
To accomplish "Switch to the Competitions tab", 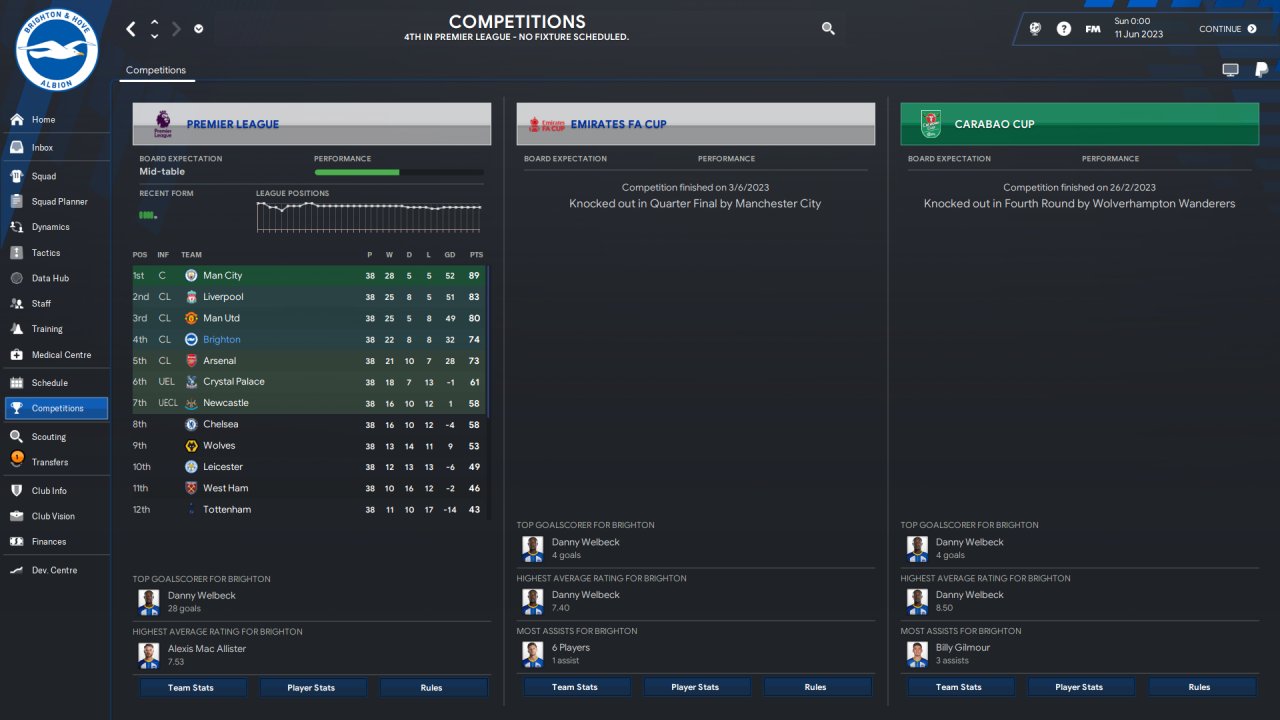I will point(156,70).
